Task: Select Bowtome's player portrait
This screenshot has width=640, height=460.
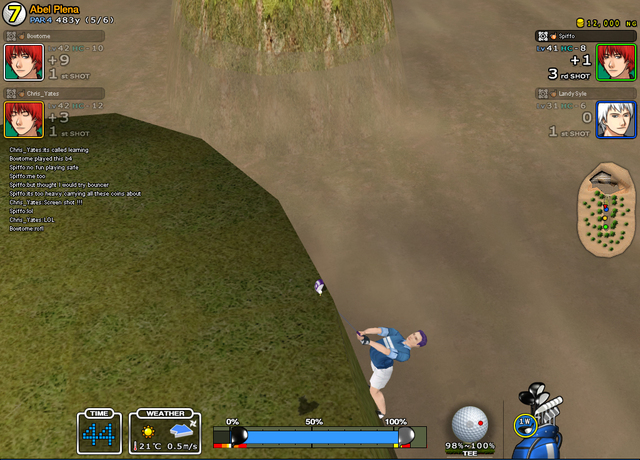Action: 21,61
